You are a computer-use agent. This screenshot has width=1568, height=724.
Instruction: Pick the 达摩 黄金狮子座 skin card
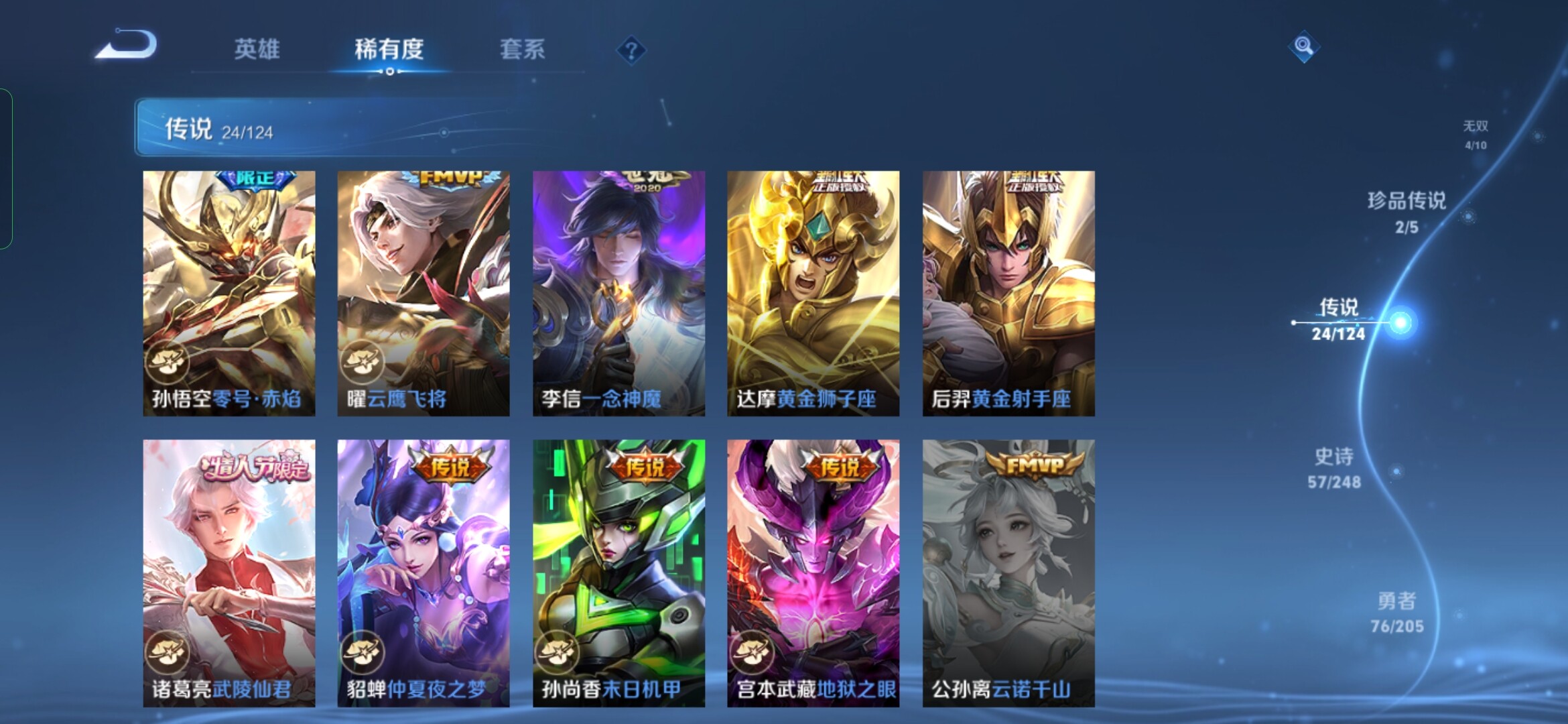coord(813,293)
